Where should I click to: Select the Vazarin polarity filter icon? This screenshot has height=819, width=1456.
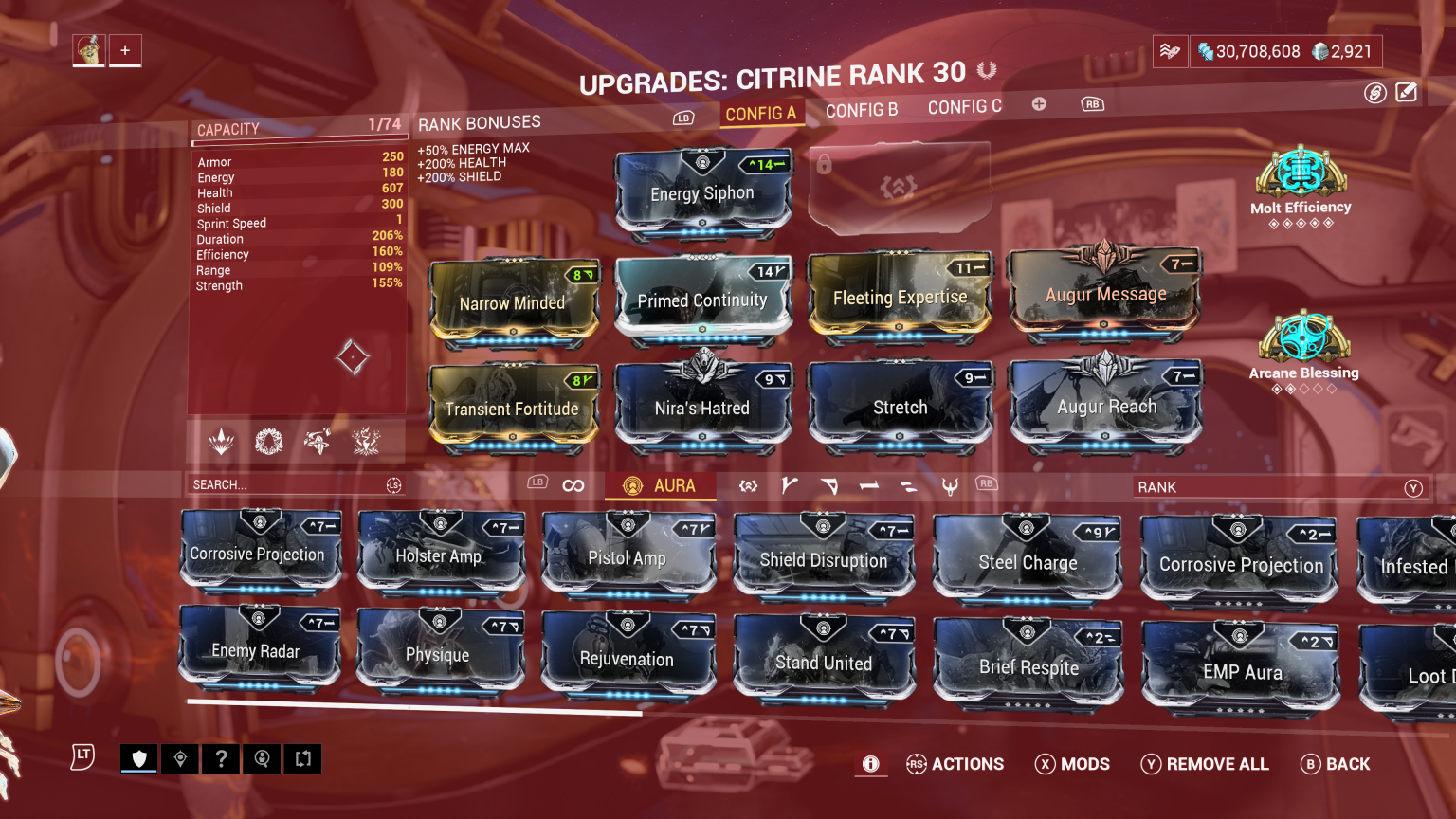point(829,485)
